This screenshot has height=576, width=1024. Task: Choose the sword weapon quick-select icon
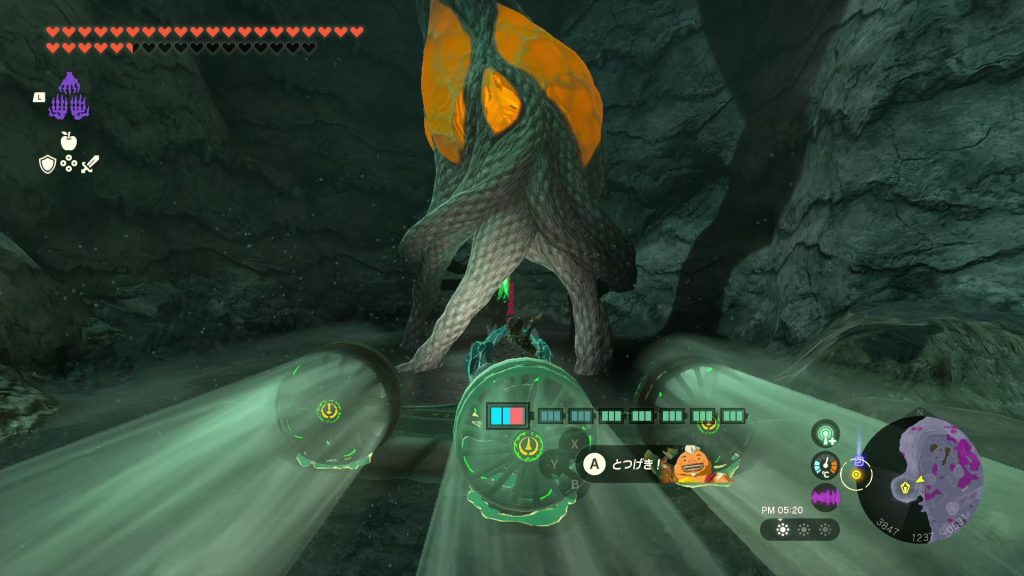[x=91, y=164]
